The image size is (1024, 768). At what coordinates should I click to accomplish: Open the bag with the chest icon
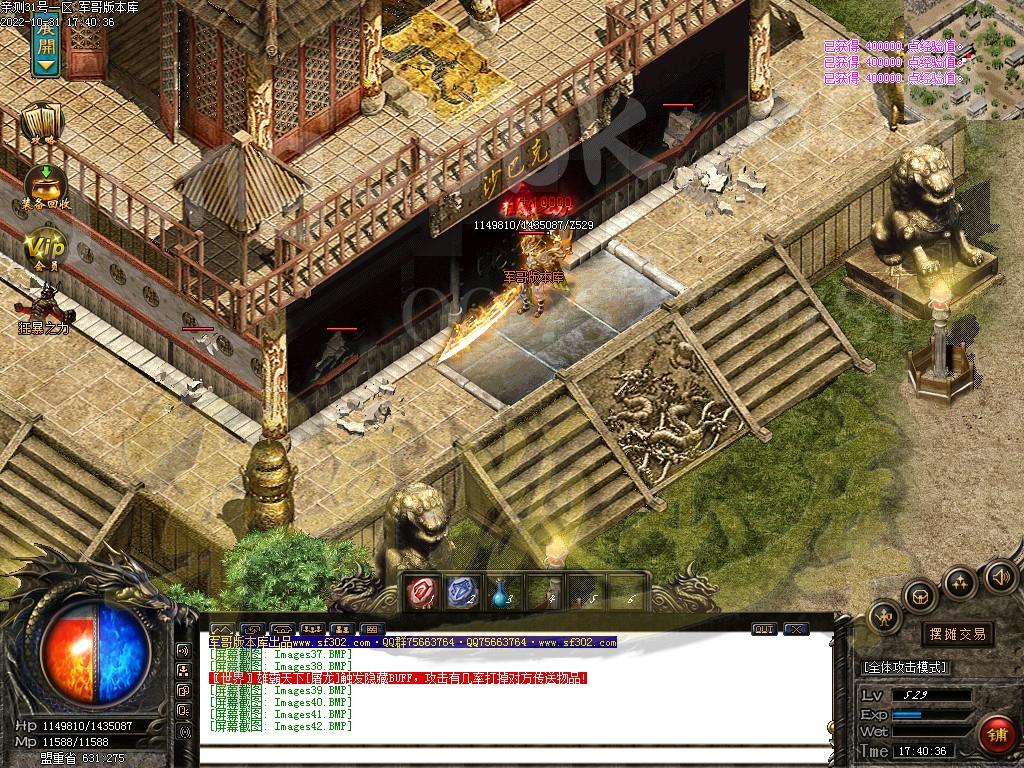tap(920, 596)
